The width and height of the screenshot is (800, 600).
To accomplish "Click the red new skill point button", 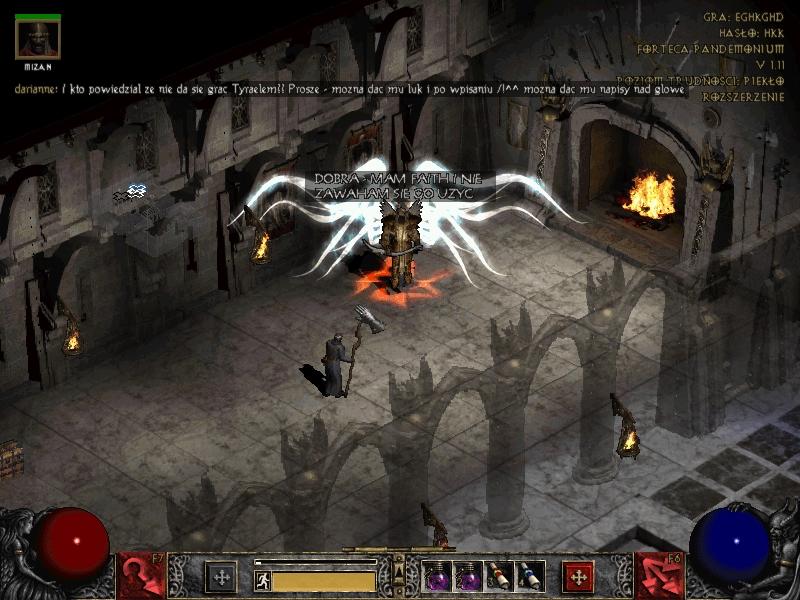I will [578, 576].
